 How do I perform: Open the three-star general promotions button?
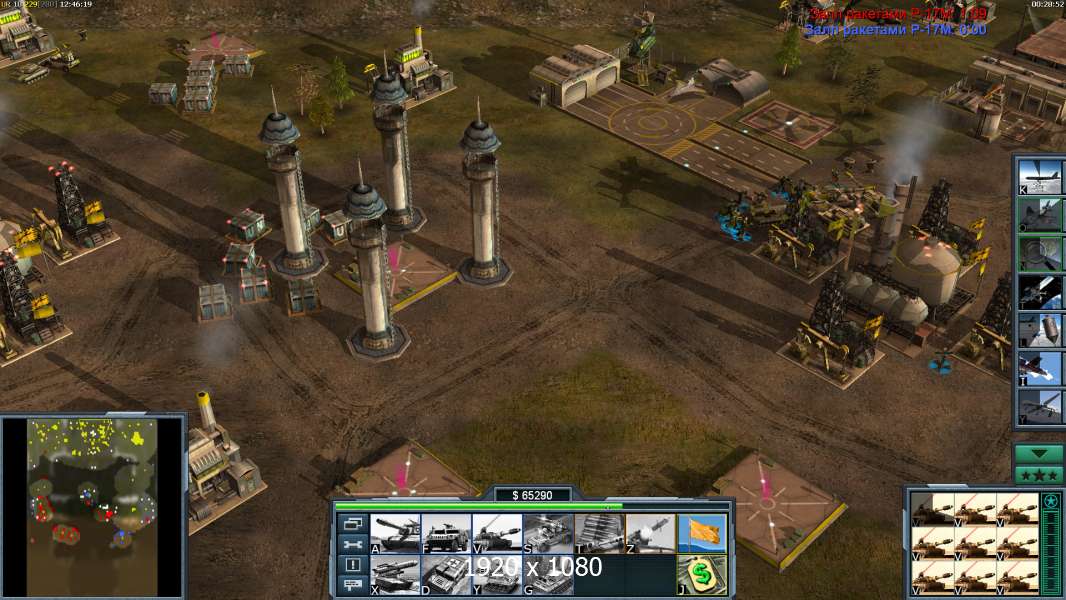click(x=1039, y=475)
